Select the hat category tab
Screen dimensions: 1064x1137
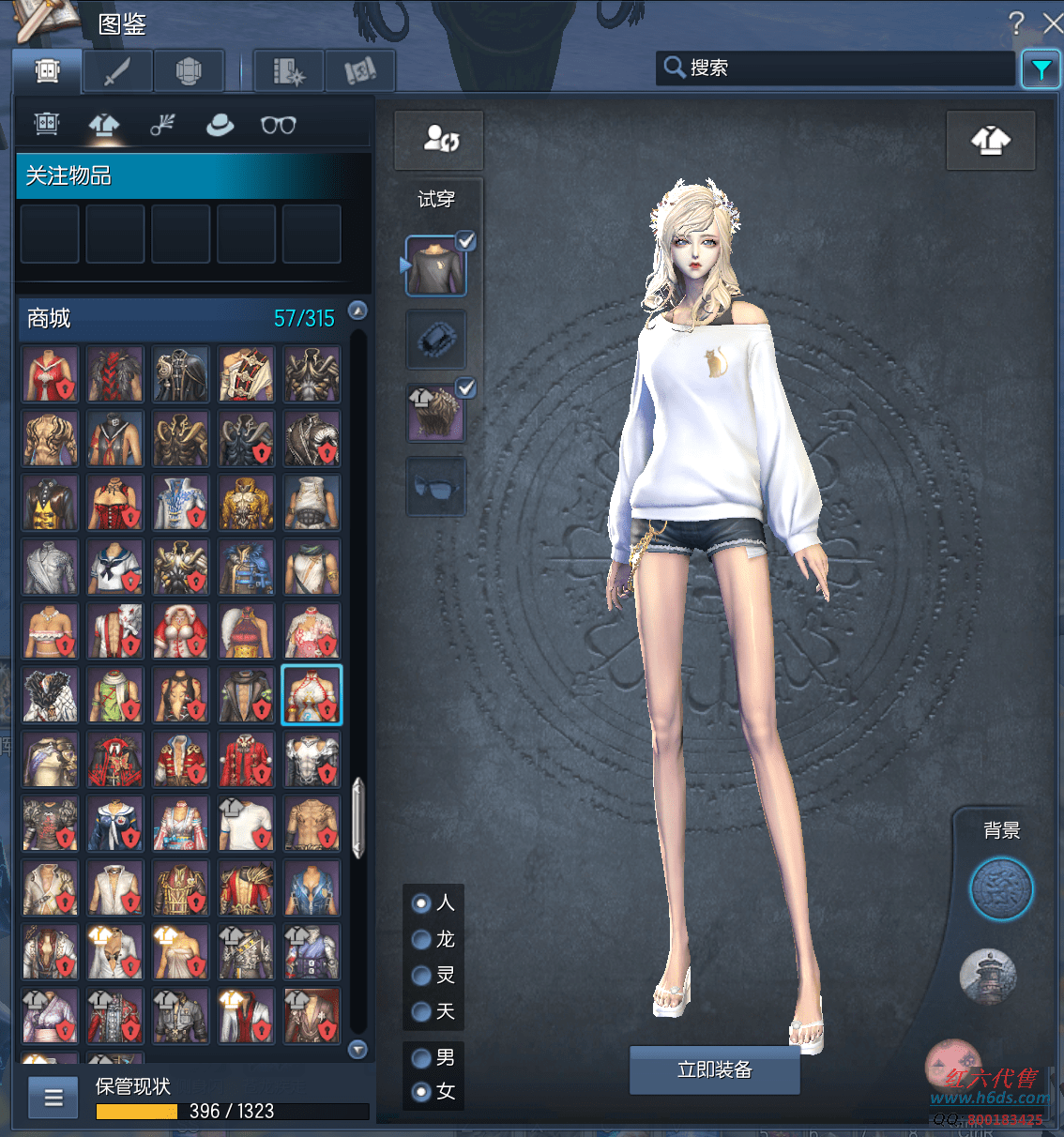click(220, 125)
